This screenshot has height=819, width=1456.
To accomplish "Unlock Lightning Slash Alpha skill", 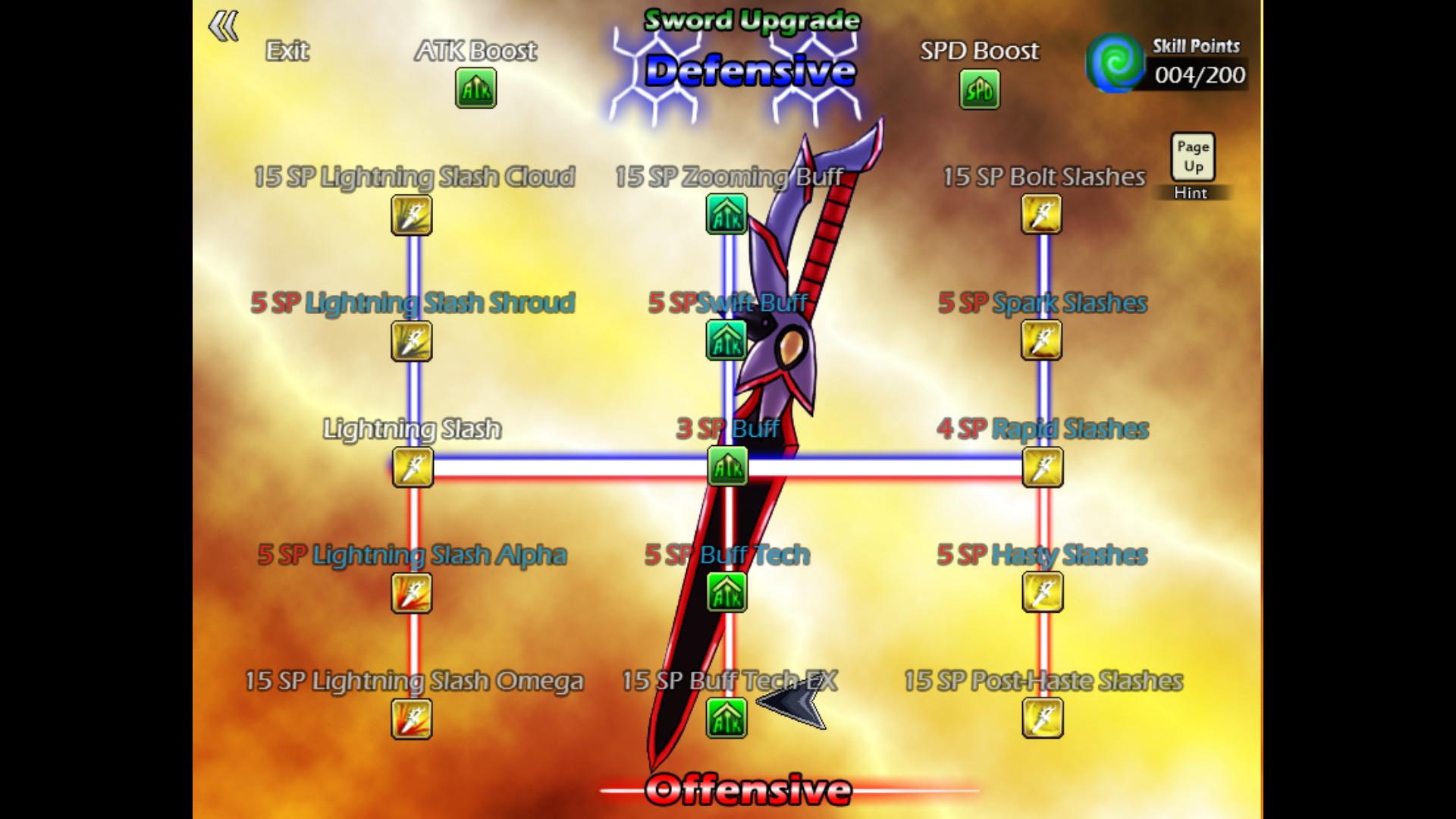I will tap(410, 595).
